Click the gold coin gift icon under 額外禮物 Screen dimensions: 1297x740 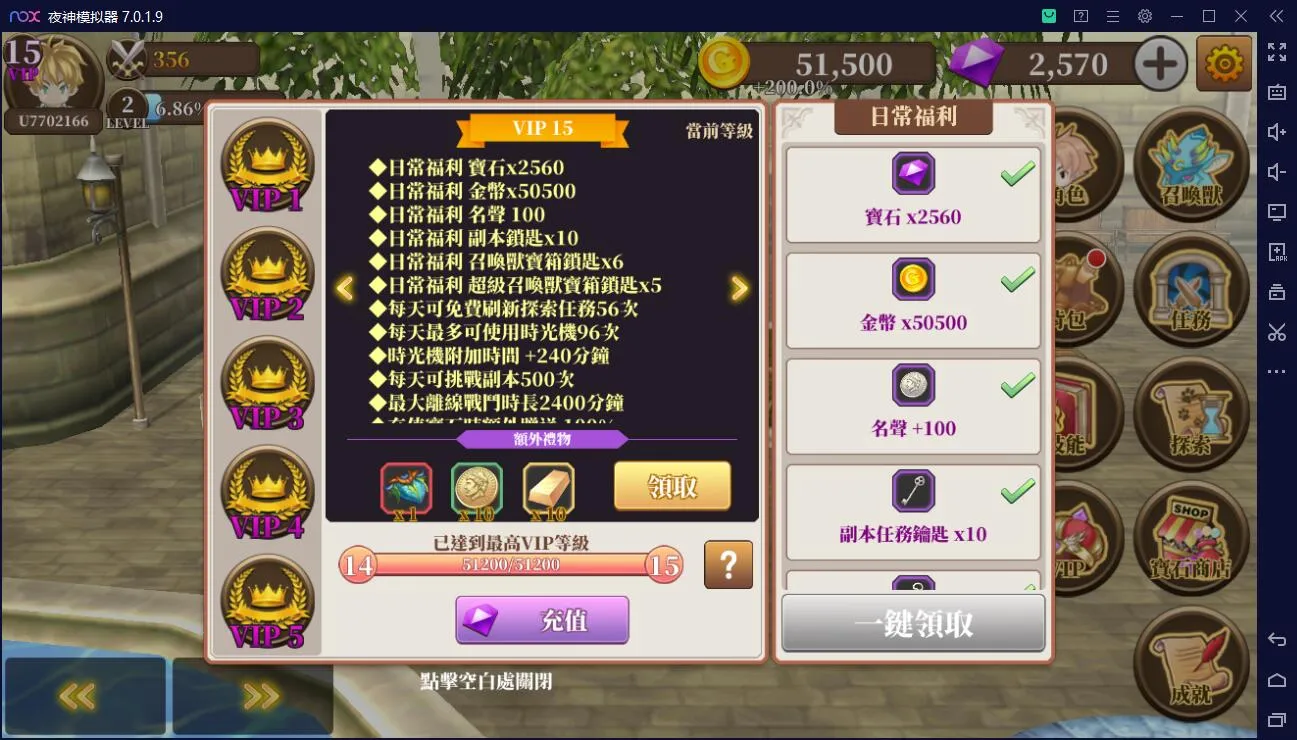tap(477, 489)
